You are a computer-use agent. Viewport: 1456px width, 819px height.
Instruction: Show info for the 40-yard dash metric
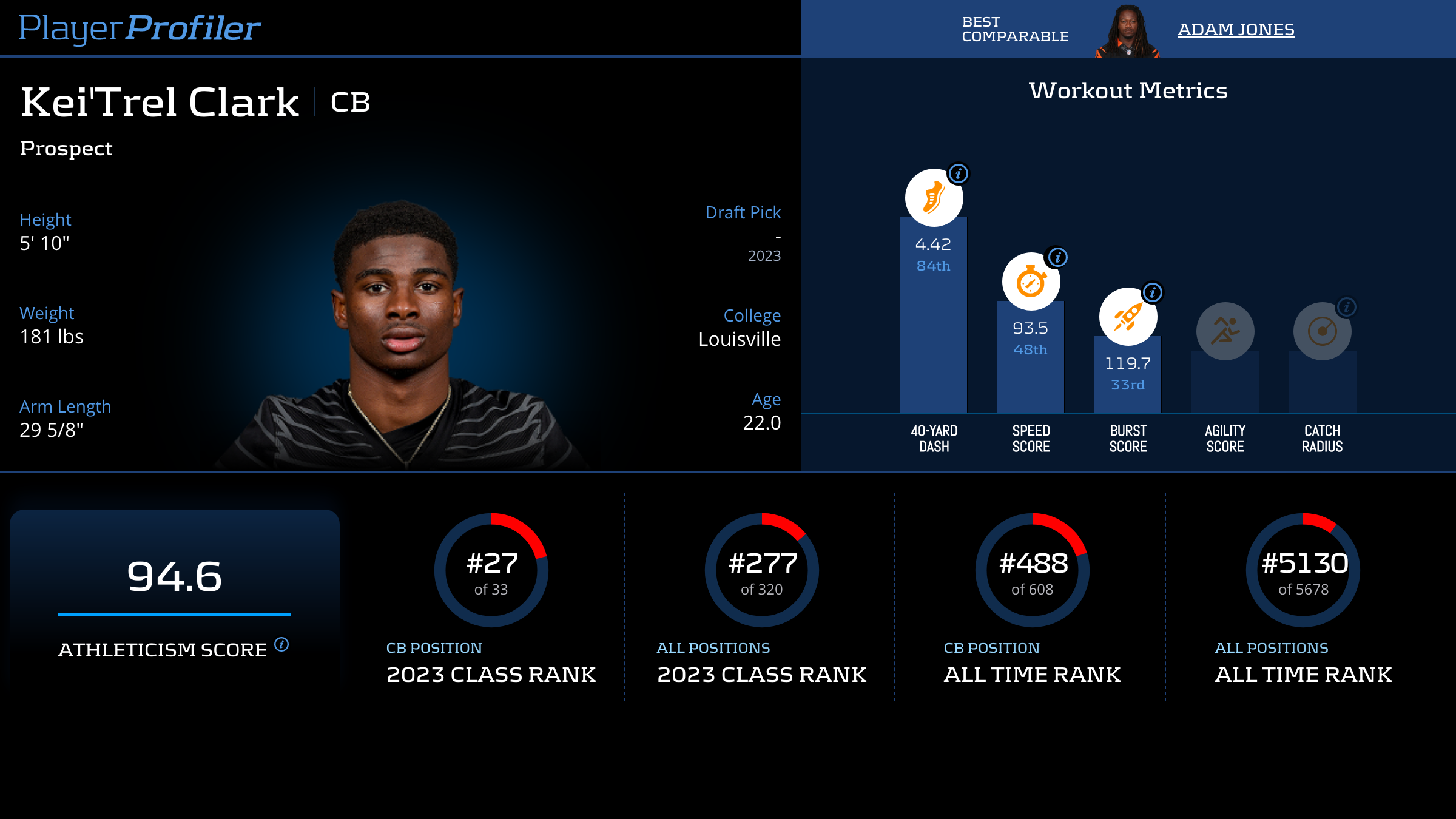click(x=959, y=174)
